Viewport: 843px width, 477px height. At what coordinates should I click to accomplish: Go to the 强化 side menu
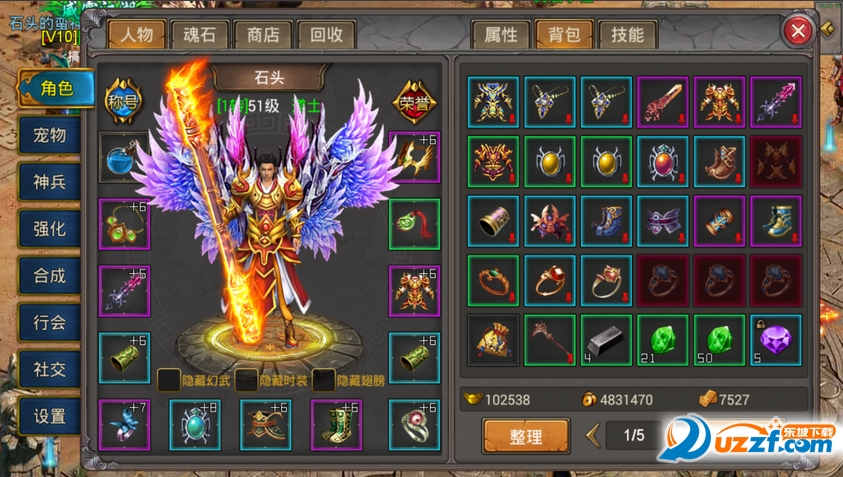tap(49, 228)
